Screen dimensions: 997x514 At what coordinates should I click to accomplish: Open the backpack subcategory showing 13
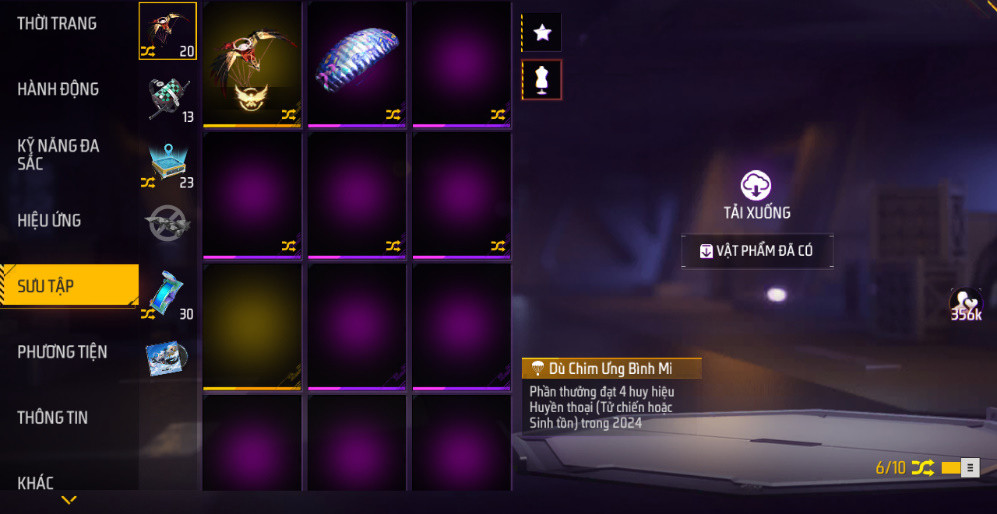pos(167,97)
